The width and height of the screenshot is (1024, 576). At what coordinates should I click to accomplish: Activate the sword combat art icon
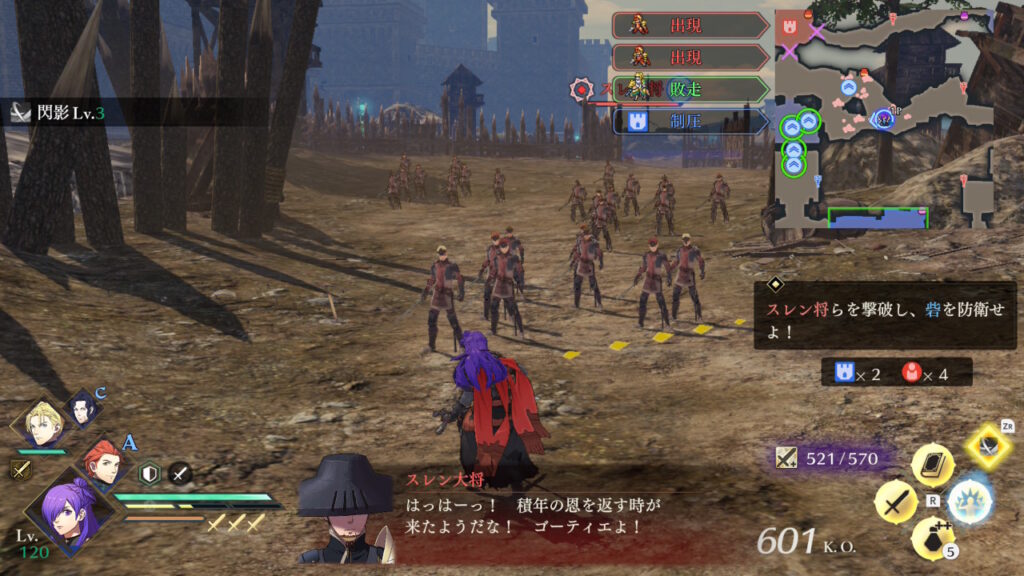point(895,501)
